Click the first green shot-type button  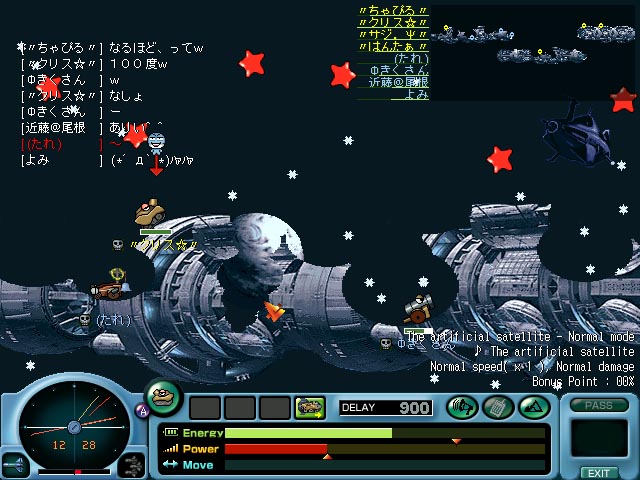(462, 407)
